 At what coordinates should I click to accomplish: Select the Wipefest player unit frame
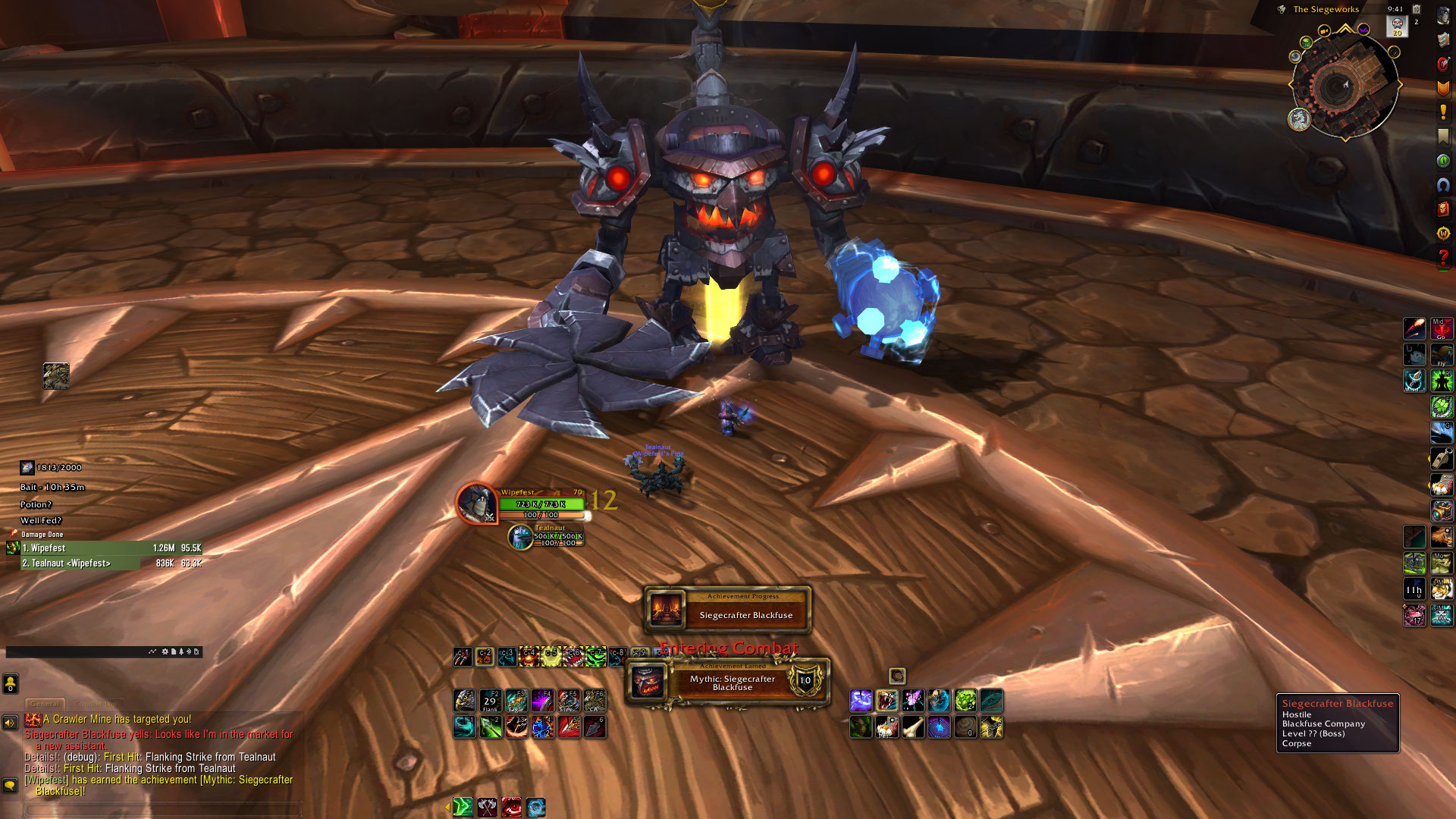[541, 504]
